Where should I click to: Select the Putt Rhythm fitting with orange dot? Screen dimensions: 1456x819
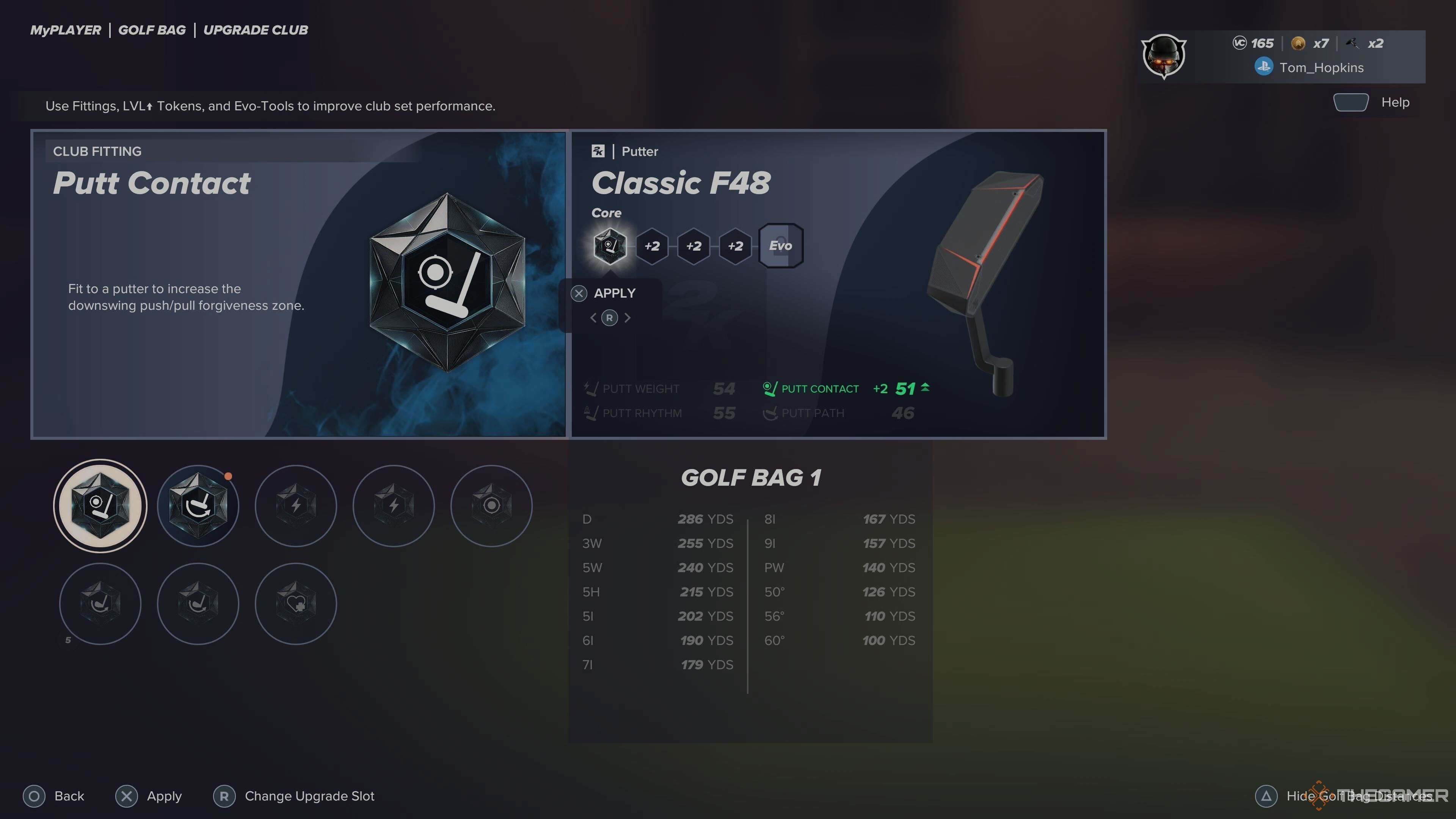[197, 506]
